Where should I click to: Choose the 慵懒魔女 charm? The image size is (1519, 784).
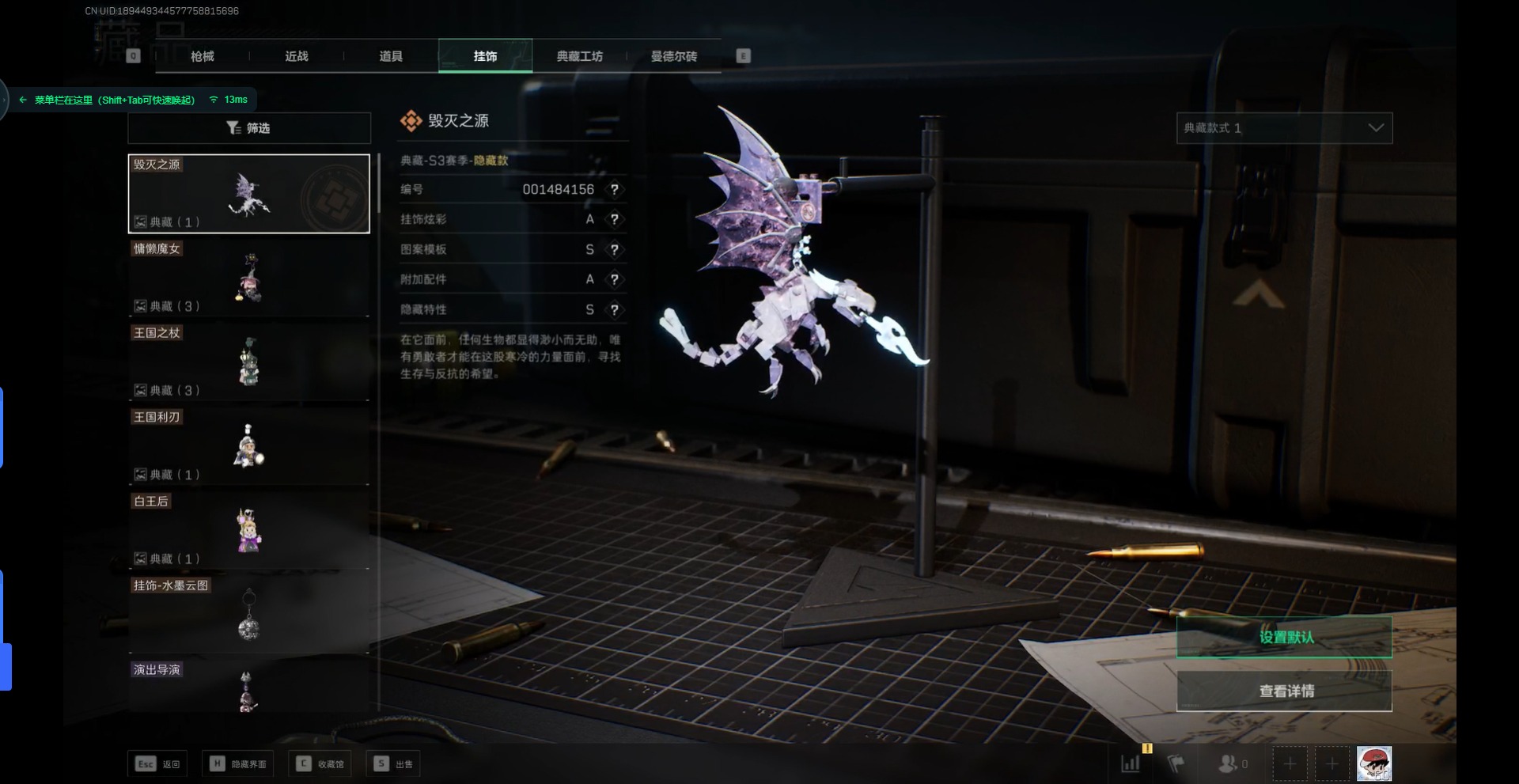tap(249, 278)
